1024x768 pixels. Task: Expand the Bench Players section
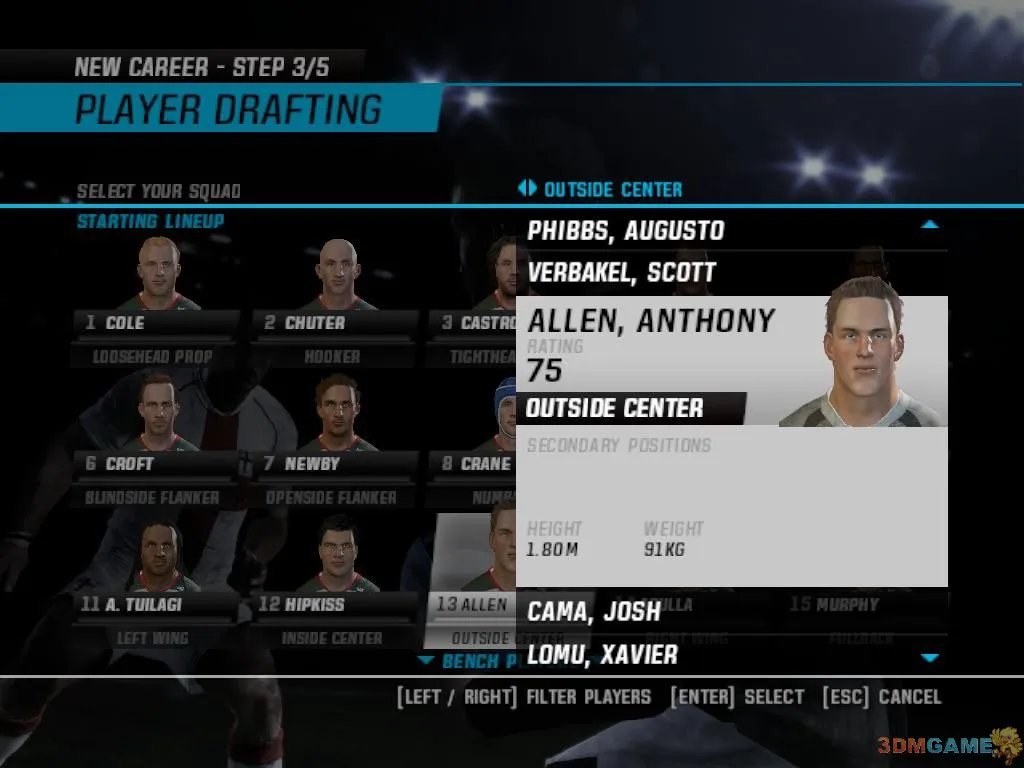point(470,661)
